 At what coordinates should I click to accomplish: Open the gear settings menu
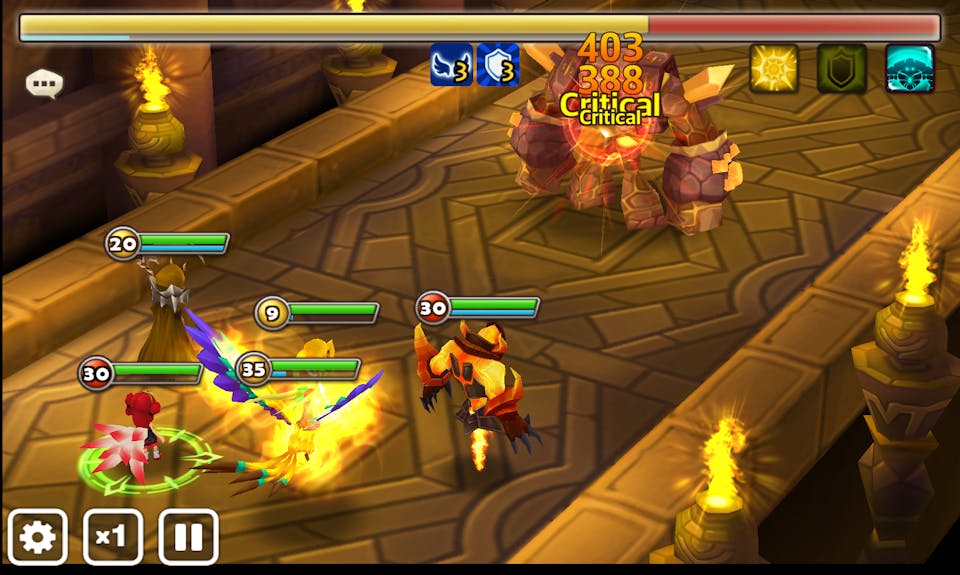(38, 538)
